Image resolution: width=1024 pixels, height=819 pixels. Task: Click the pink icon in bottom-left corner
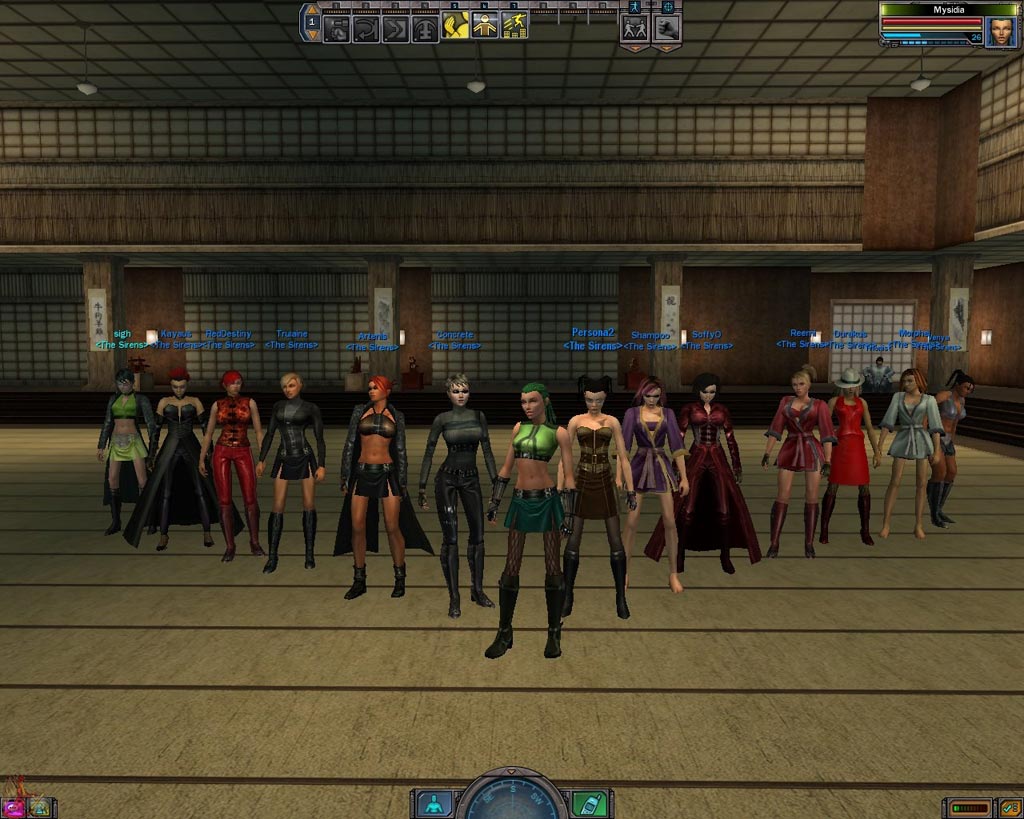15,806
